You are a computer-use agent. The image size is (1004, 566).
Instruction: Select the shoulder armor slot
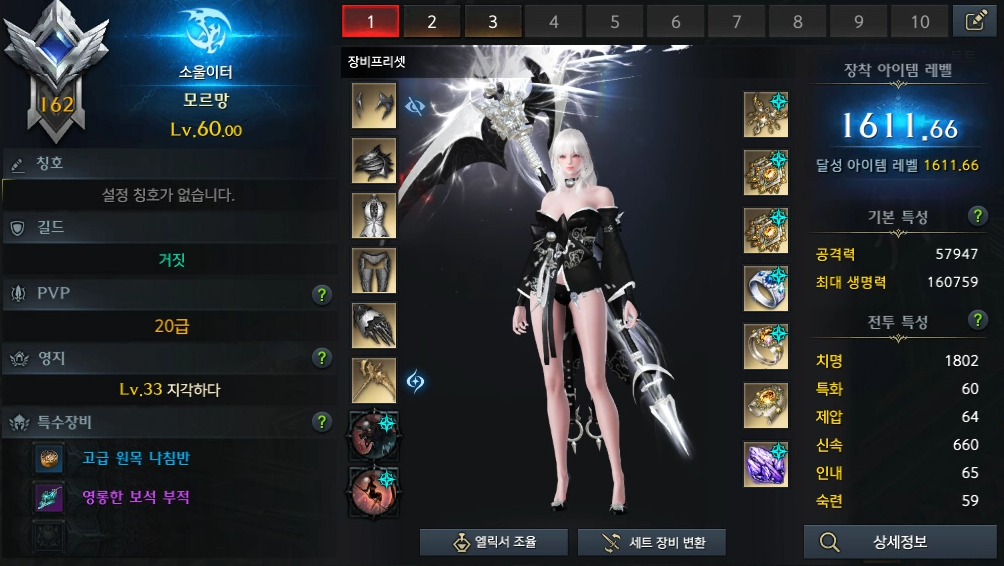tap(374, 160)
